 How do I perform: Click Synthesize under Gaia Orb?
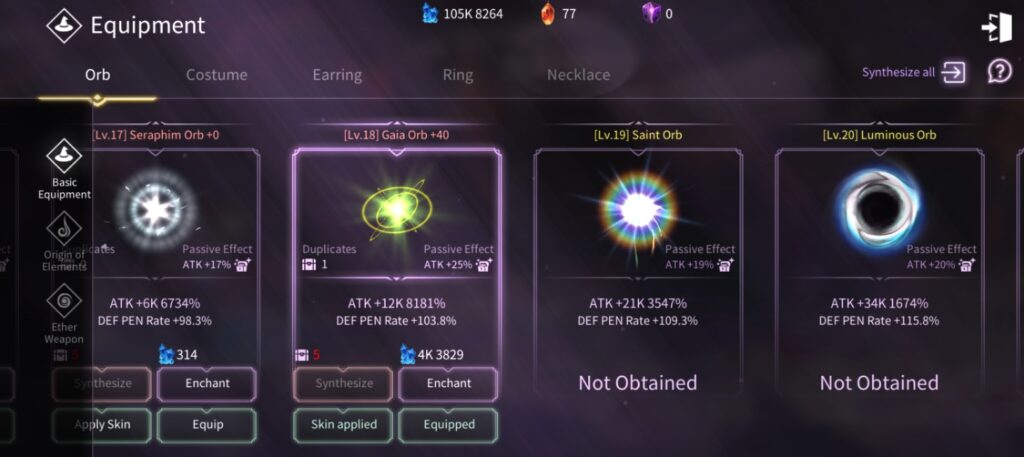click(344, 383)
